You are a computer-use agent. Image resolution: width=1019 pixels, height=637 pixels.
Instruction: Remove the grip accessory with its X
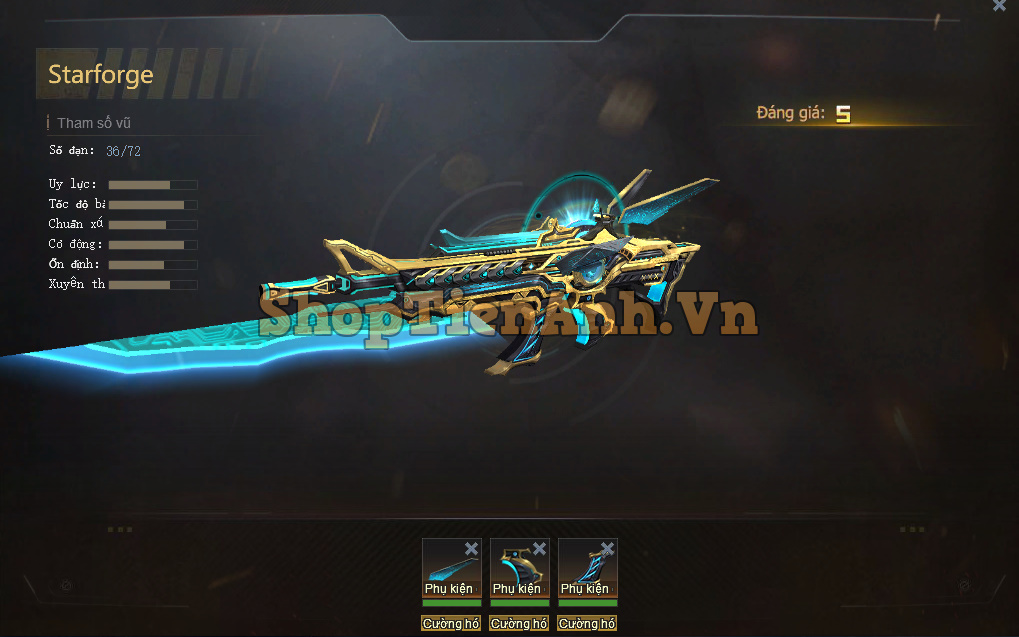coord(607,549)
